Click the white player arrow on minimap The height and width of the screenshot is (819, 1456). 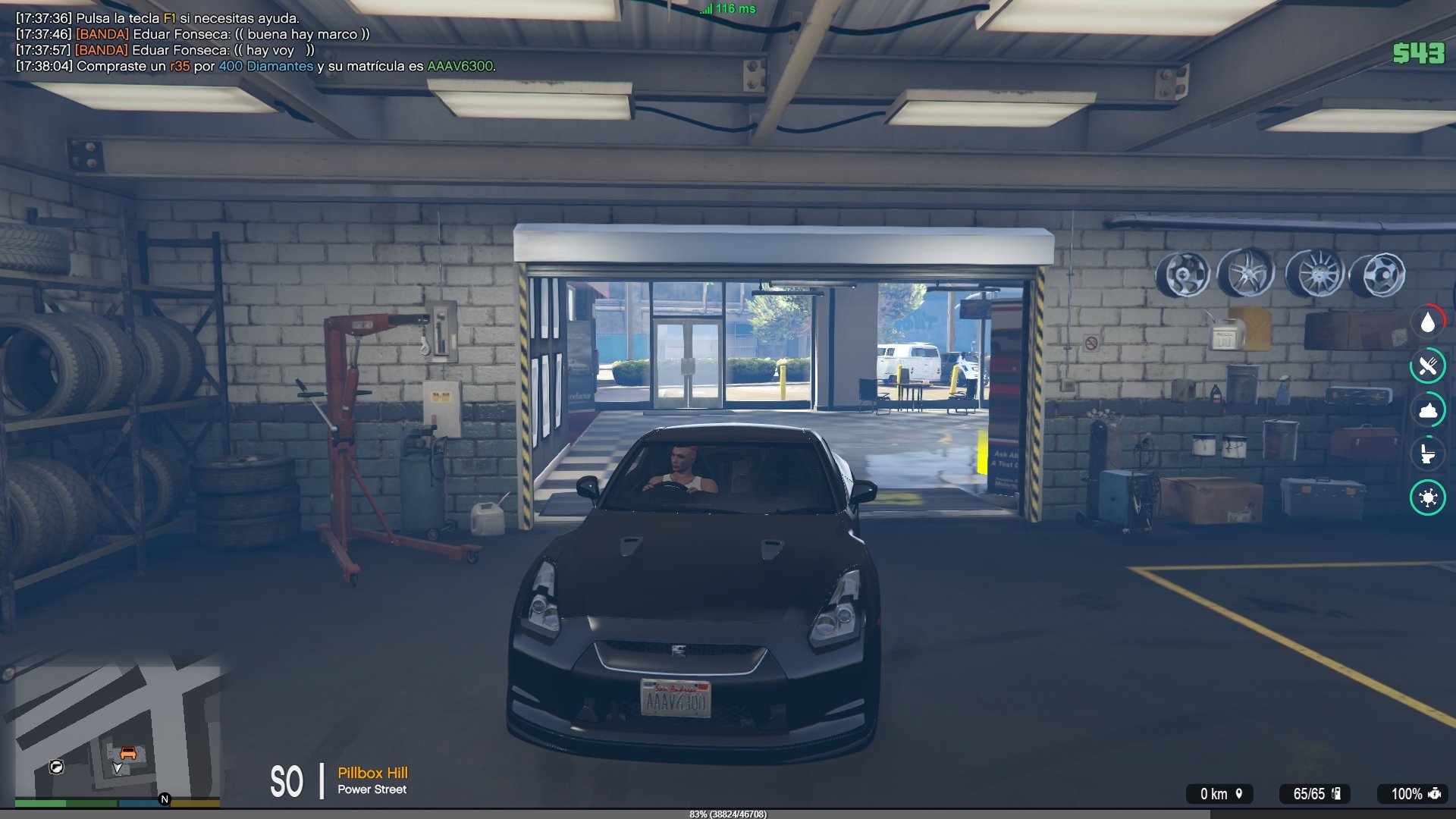coord(118,768)
